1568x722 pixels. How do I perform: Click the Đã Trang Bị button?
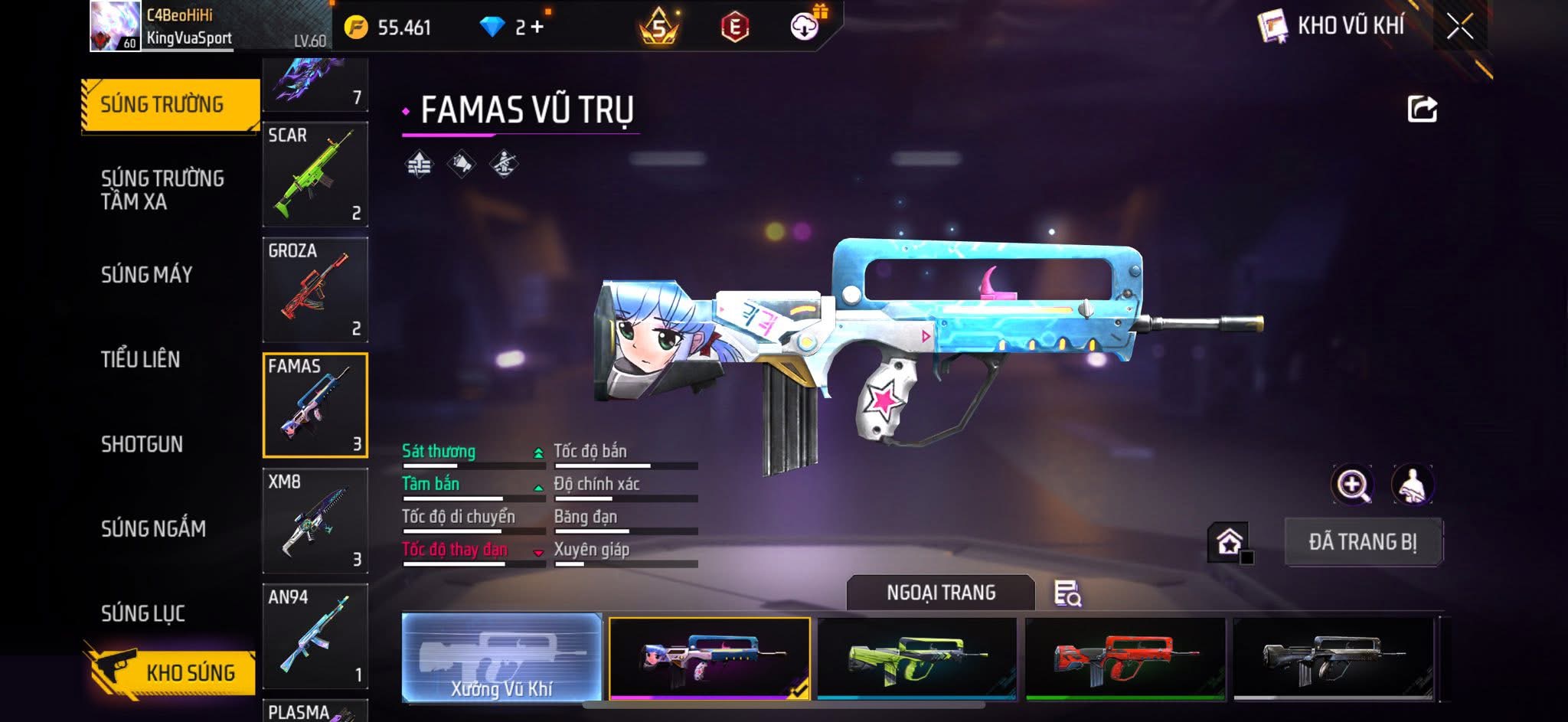pyautogui.click(x=1363, y=542)
